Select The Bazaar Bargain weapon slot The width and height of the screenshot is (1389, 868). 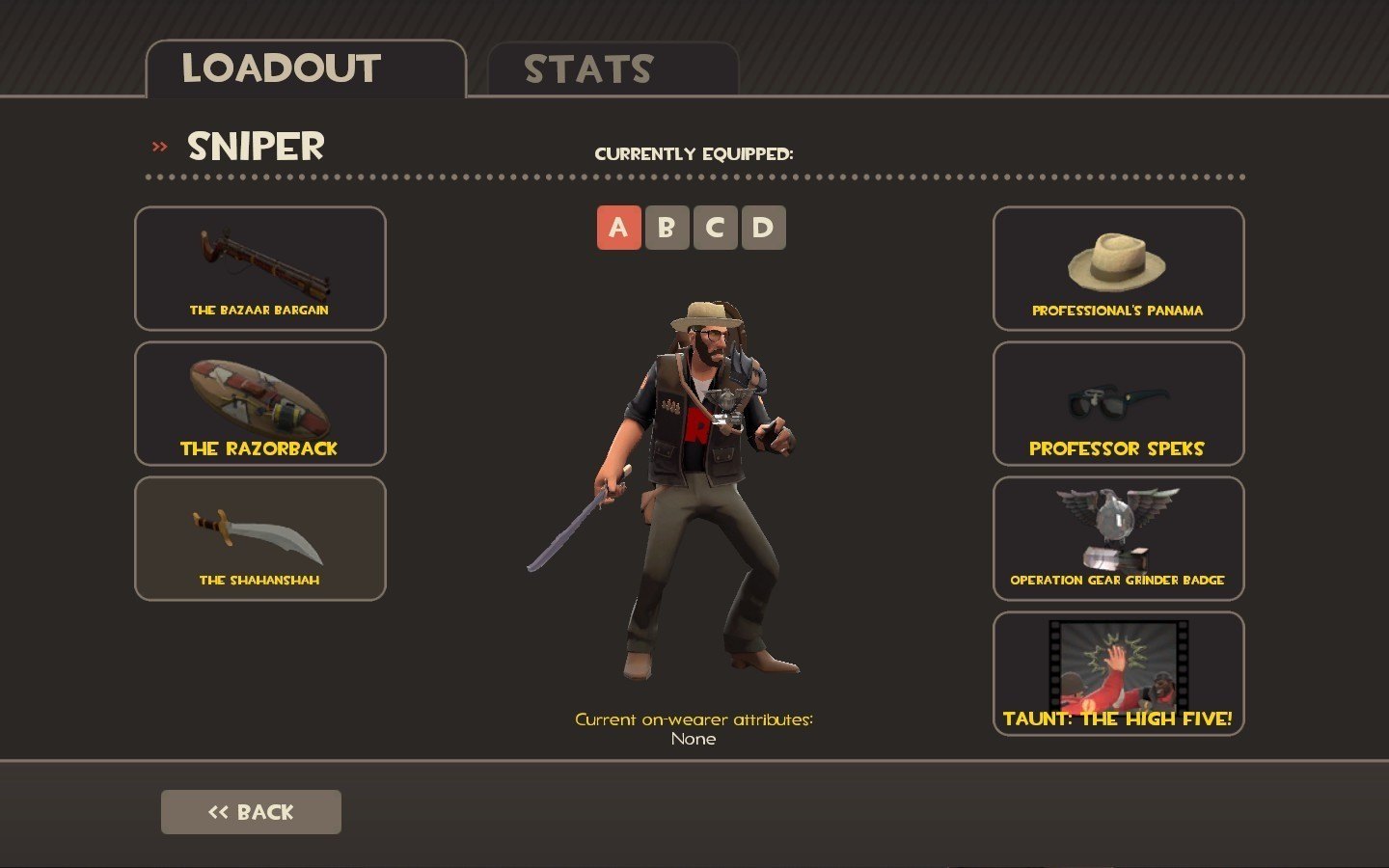260,269
